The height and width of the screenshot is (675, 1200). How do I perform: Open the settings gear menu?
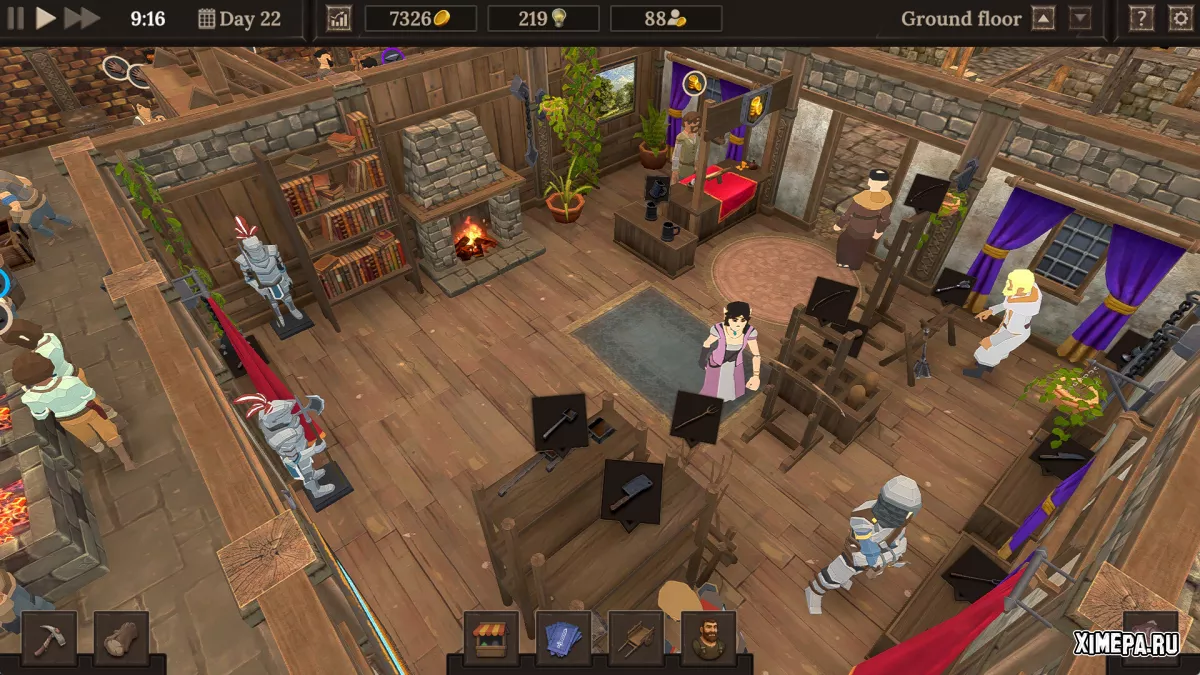point(1180,18)
